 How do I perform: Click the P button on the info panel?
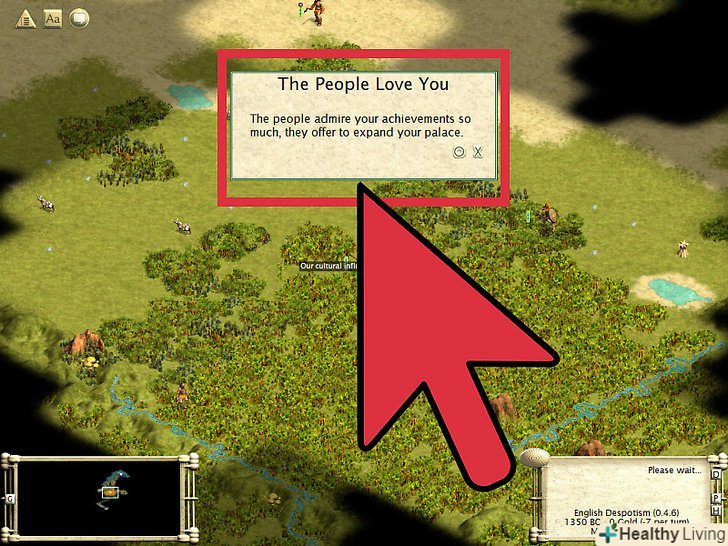tap(714, 497)
